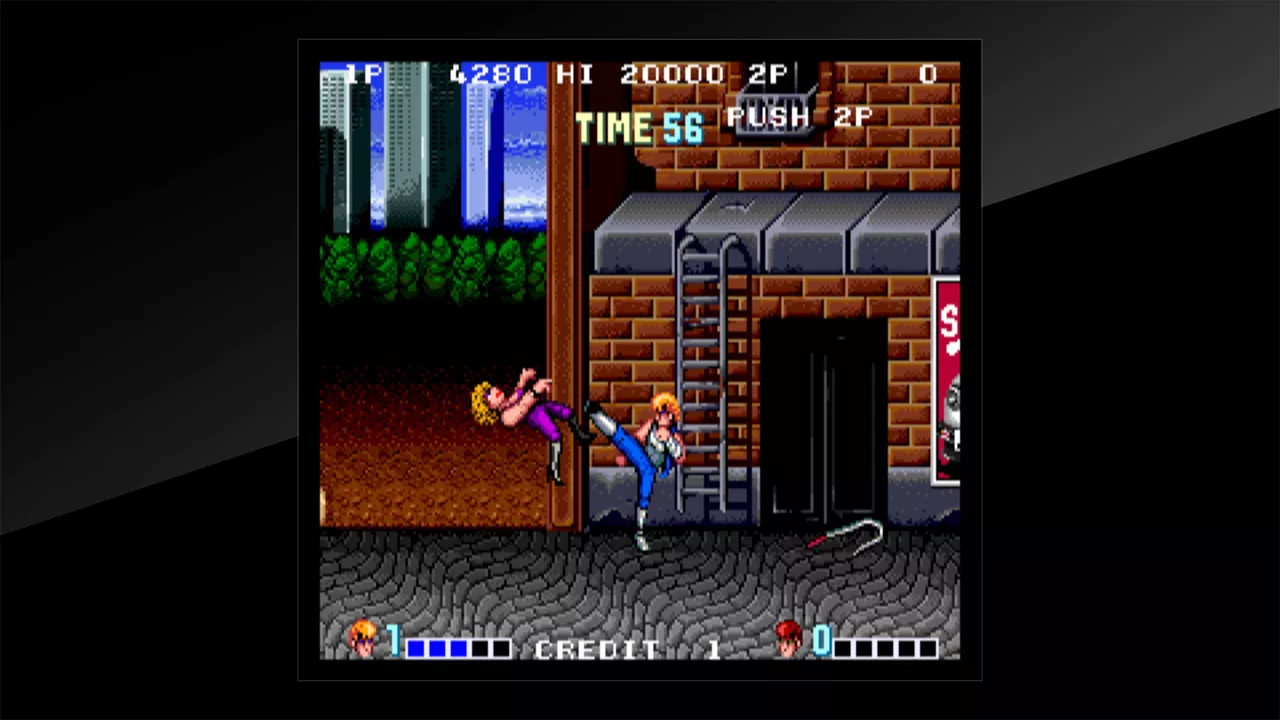Click the whip lying on the ground

click(845, 535)
